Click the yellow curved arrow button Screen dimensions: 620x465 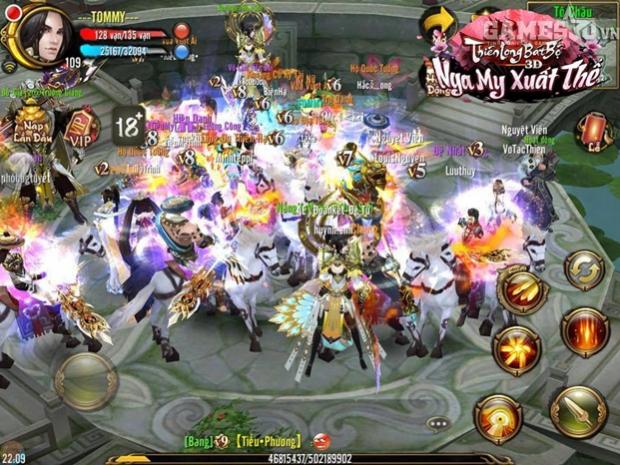coord(438,22)
